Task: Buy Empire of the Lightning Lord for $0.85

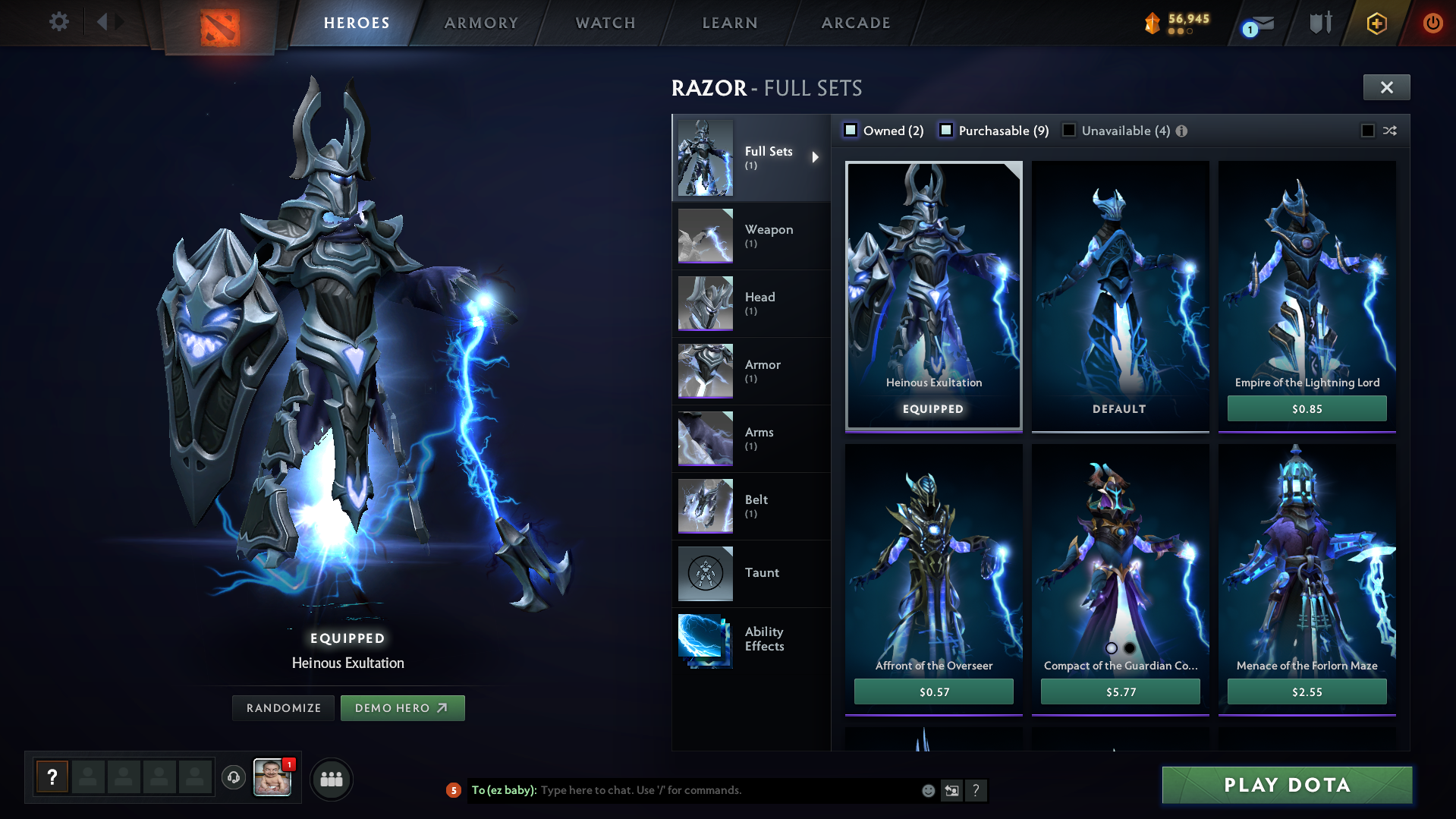Action: coord(1307,408)
